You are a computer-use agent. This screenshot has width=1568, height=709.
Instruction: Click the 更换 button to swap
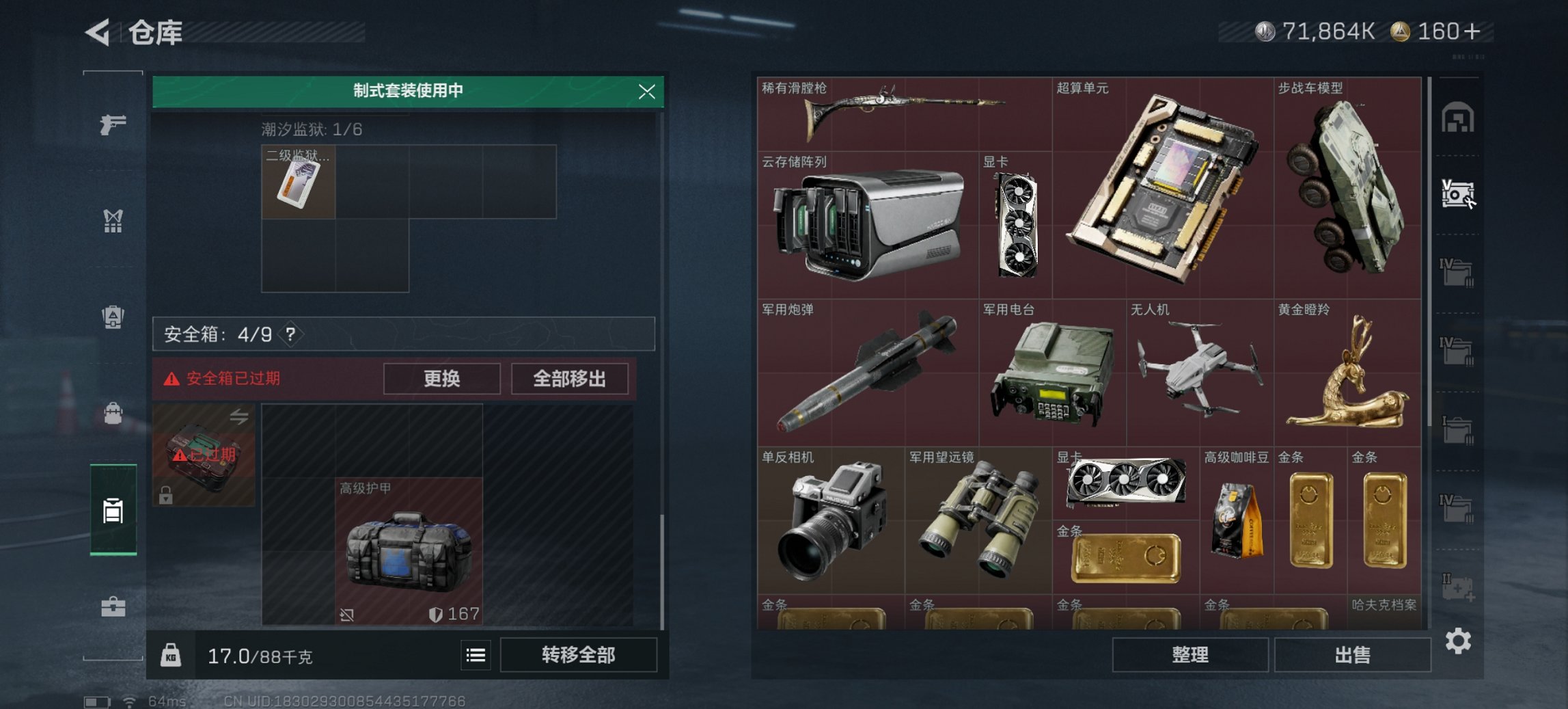coord(443,378)
